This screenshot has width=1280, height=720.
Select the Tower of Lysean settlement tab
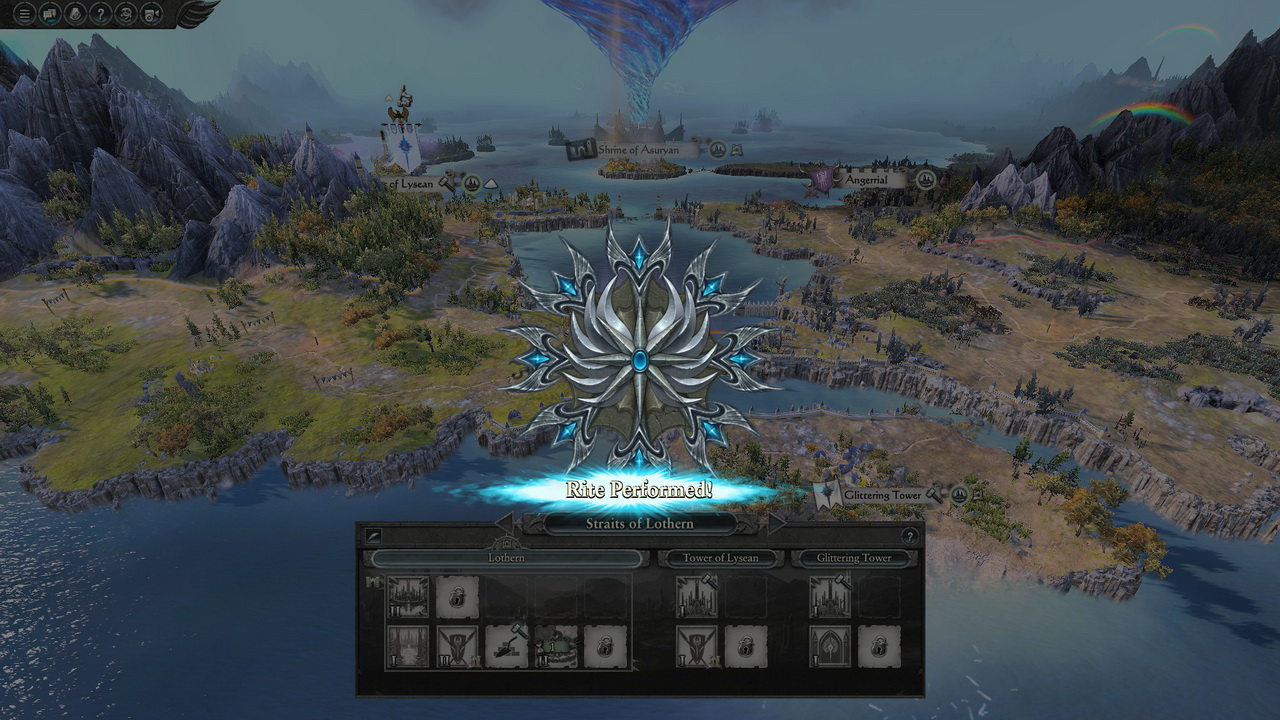720,558
